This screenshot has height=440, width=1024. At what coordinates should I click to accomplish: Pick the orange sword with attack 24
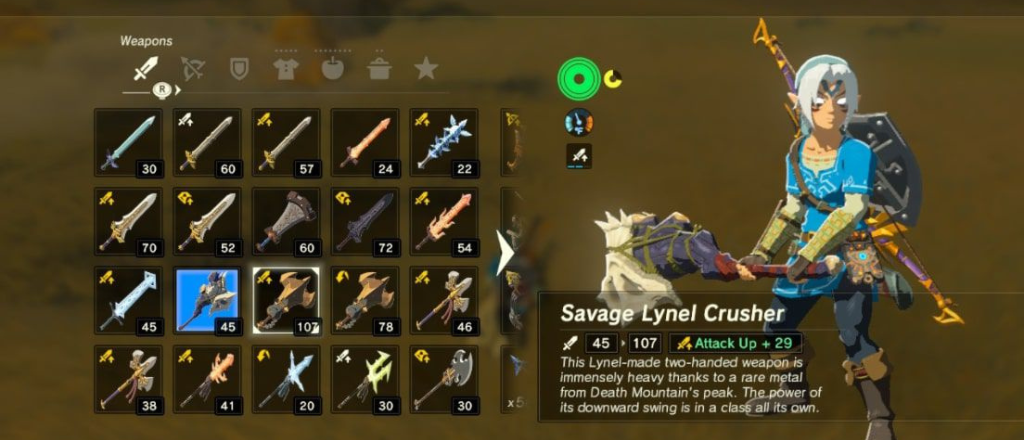coord(364,142)
